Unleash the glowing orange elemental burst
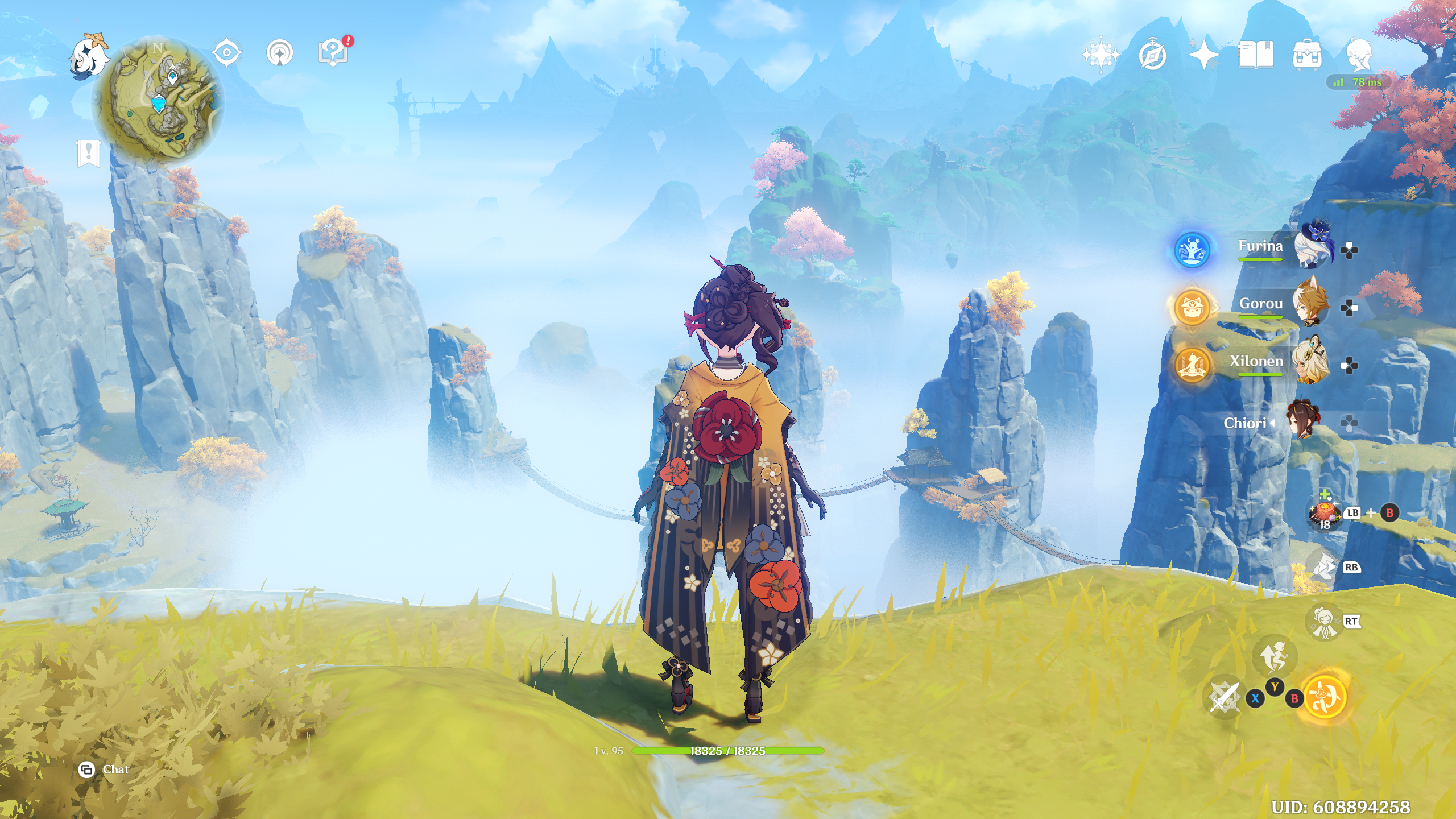Image resolution: width=1456 pixels, height=819 pixels. pyautogui.click(x=1325, y=696)
